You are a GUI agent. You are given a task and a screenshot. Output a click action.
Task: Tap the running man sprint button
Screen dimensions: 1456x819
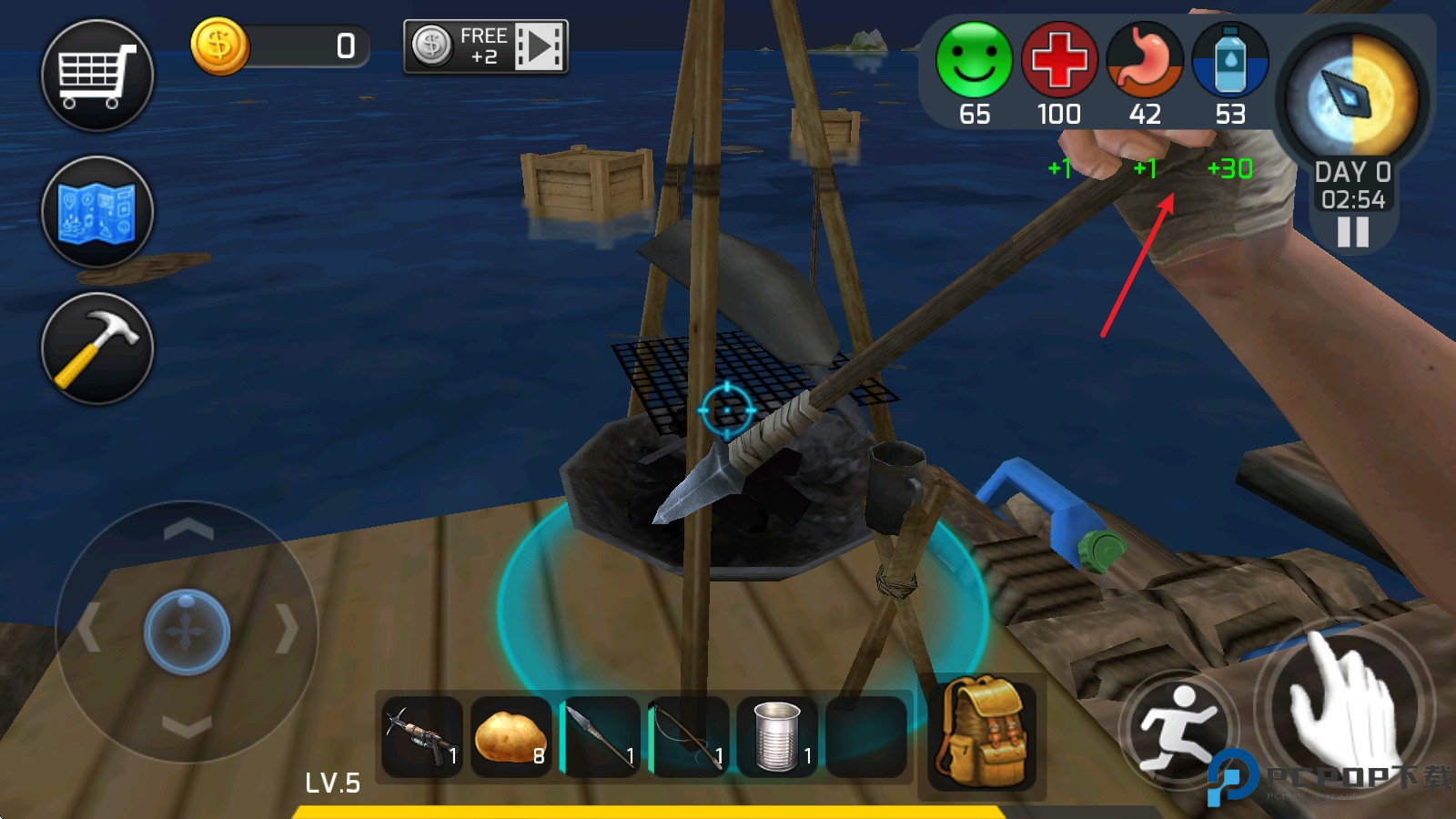[x=1178, y=725]
